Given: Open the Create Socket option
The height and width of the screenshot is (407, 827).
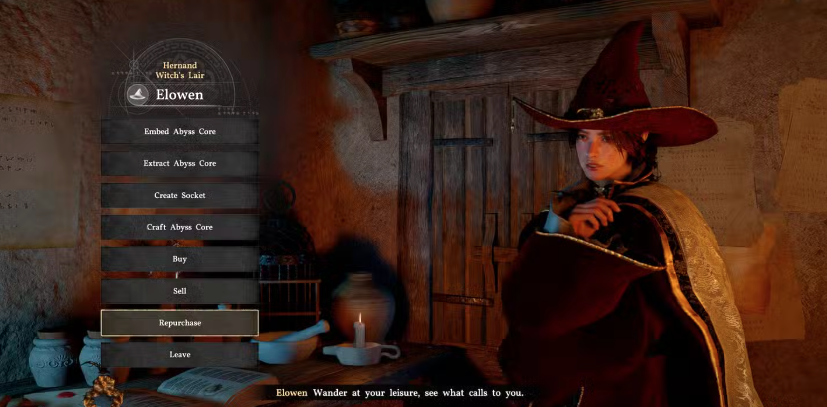Looking at the screenshot, I should 179,195.
